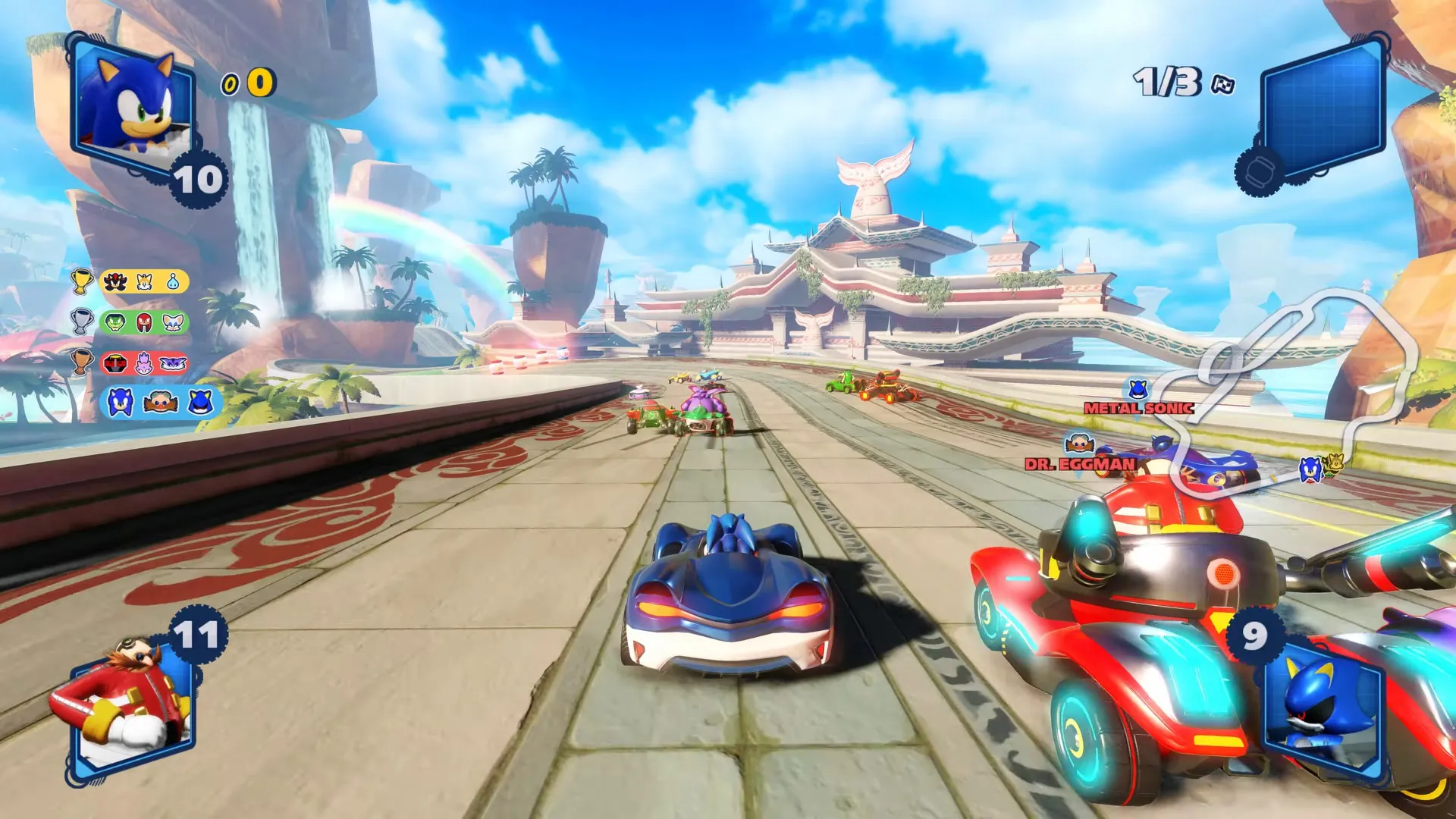Click the Chao icon in the yellow team bar
1456x819 pixels.
coord(173,281)
